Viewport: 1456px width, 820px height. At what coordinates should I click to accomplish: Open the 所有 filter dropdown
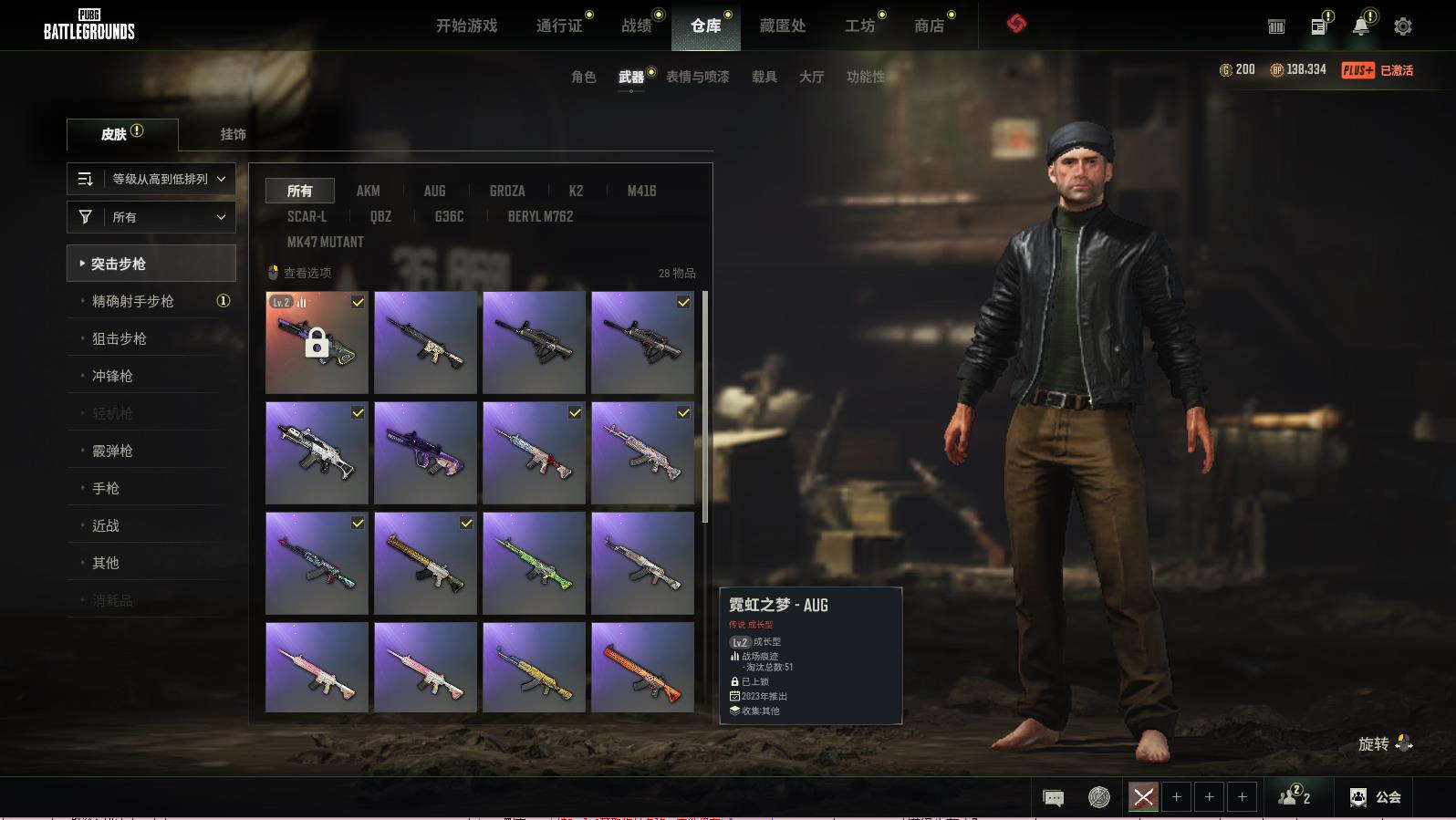coord(151,217)
